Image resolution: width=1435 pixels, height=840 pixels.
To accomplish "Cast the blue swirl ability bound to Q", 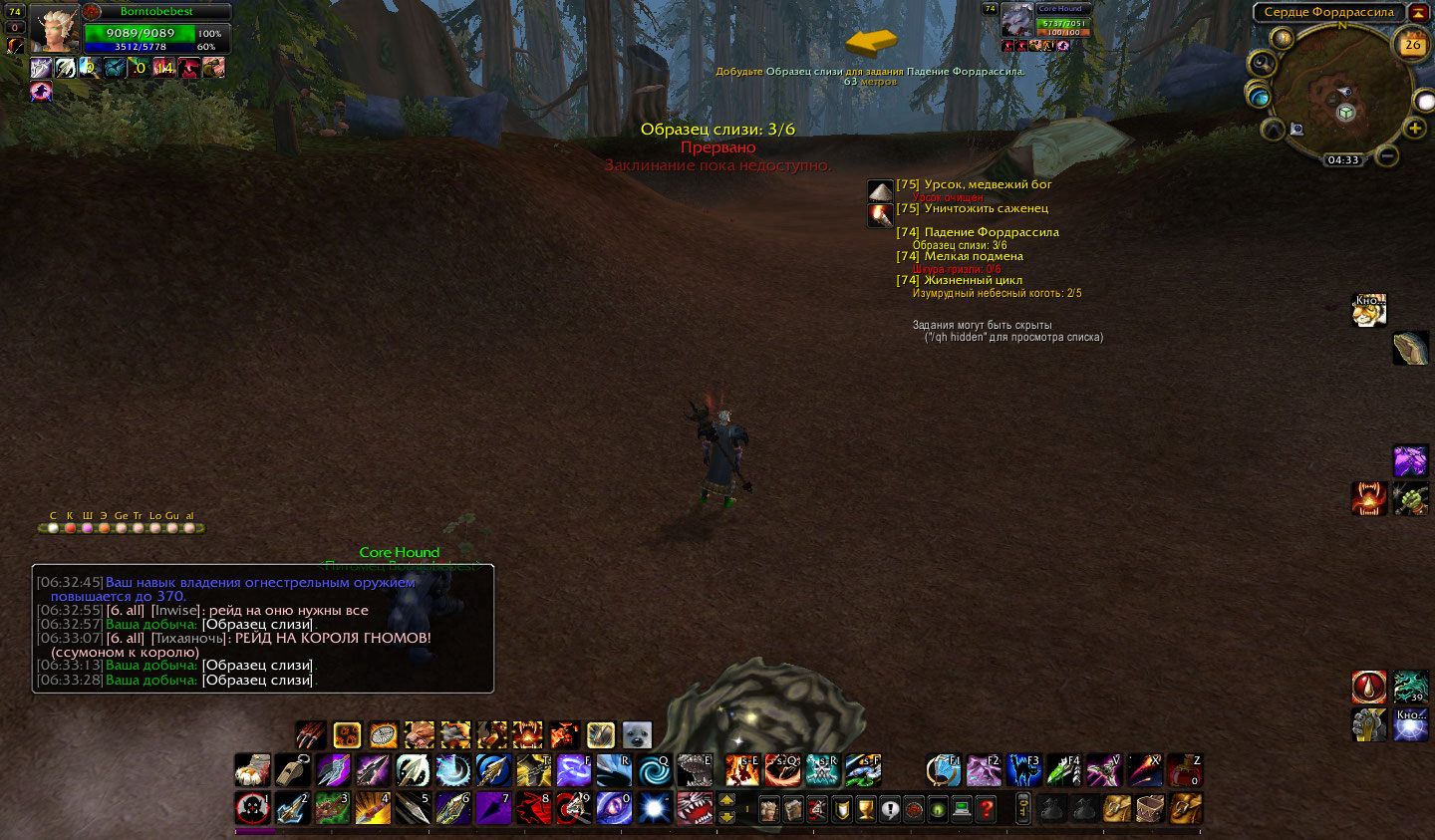I will click(x=655, y=770).
